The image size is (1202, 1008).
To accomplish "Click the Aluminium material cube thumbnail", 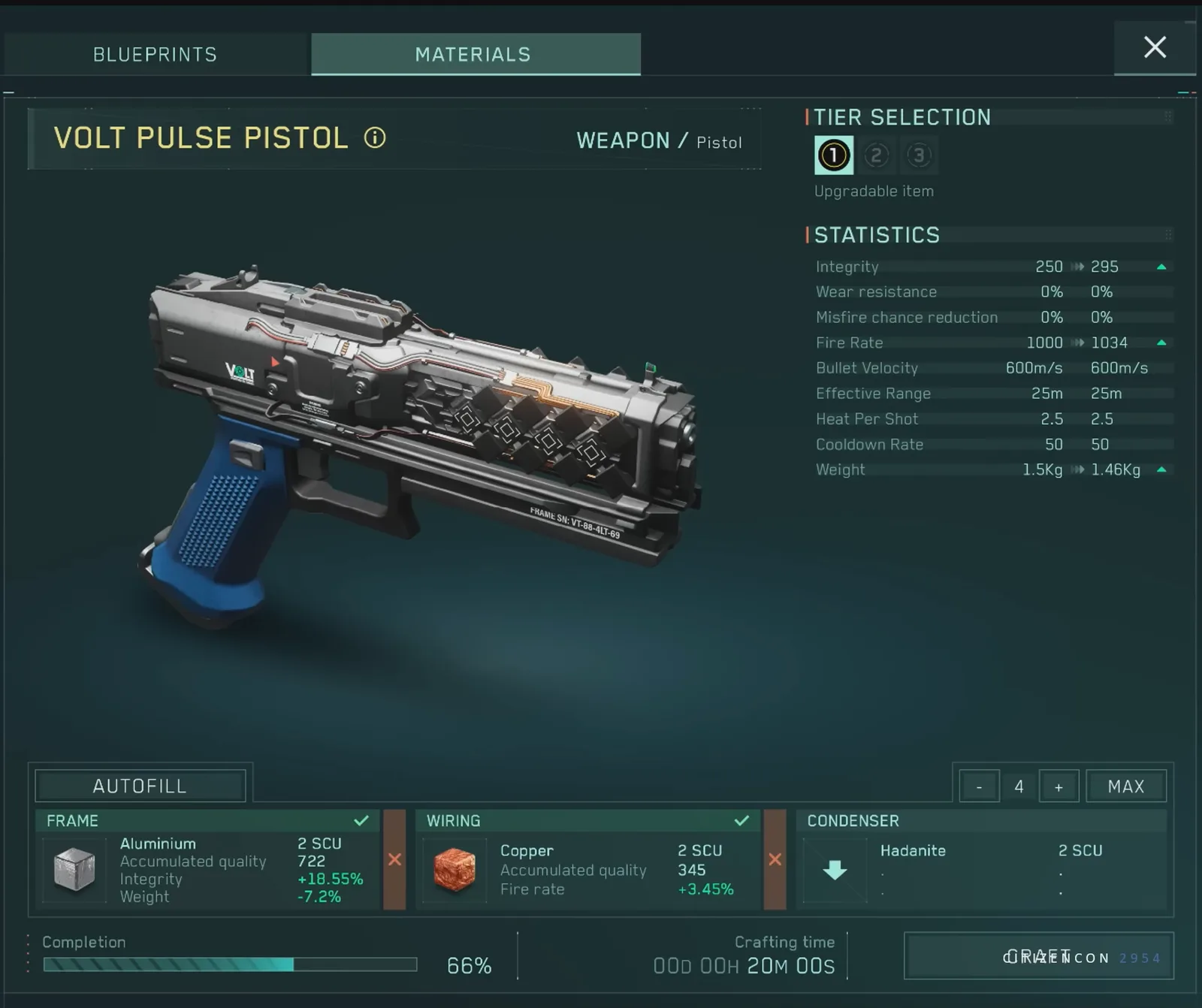I will pyautogui.click(x=73, y=870).
